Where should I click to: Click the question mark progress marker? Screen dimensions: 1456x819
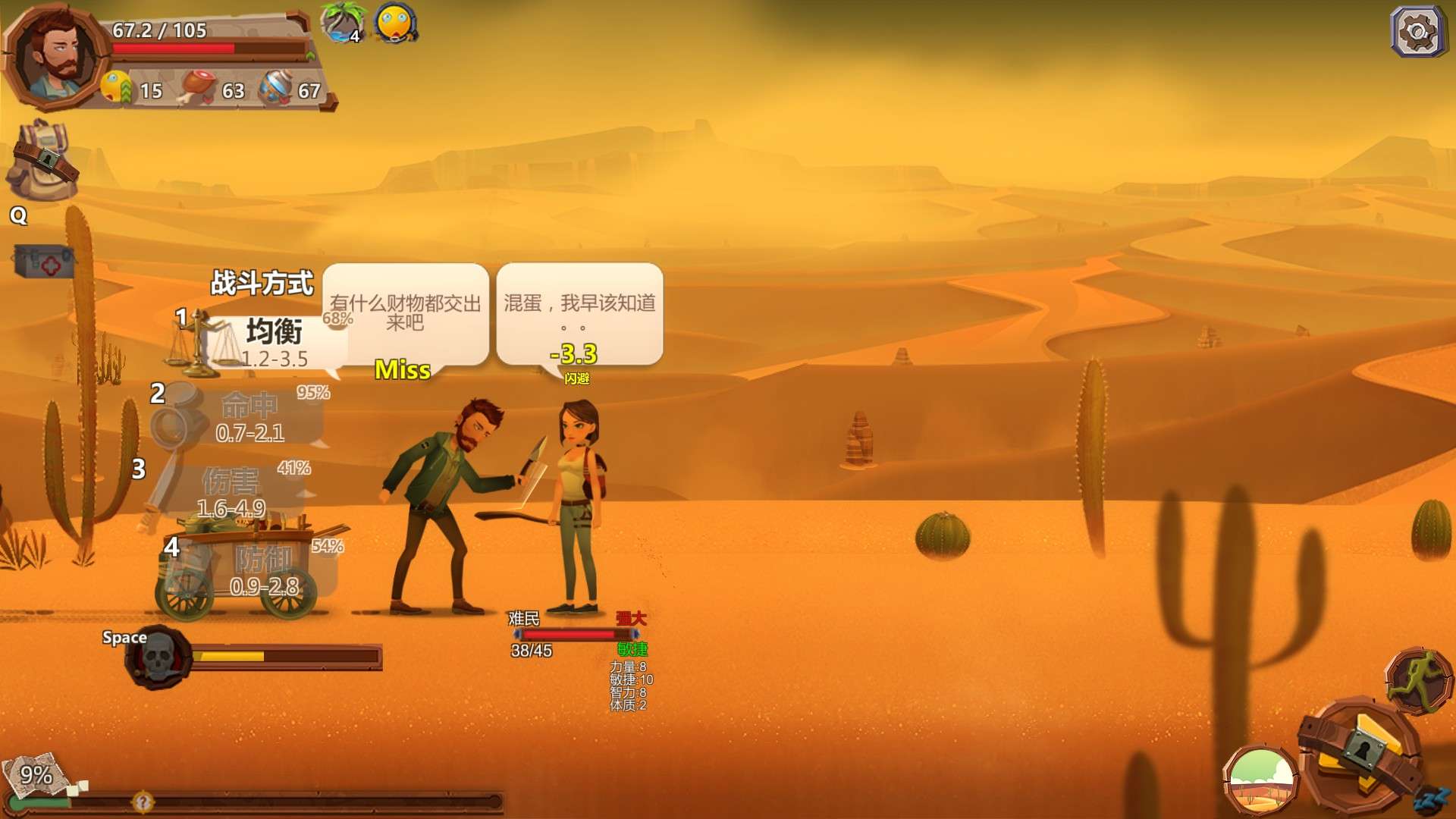[x=143, y=801]
